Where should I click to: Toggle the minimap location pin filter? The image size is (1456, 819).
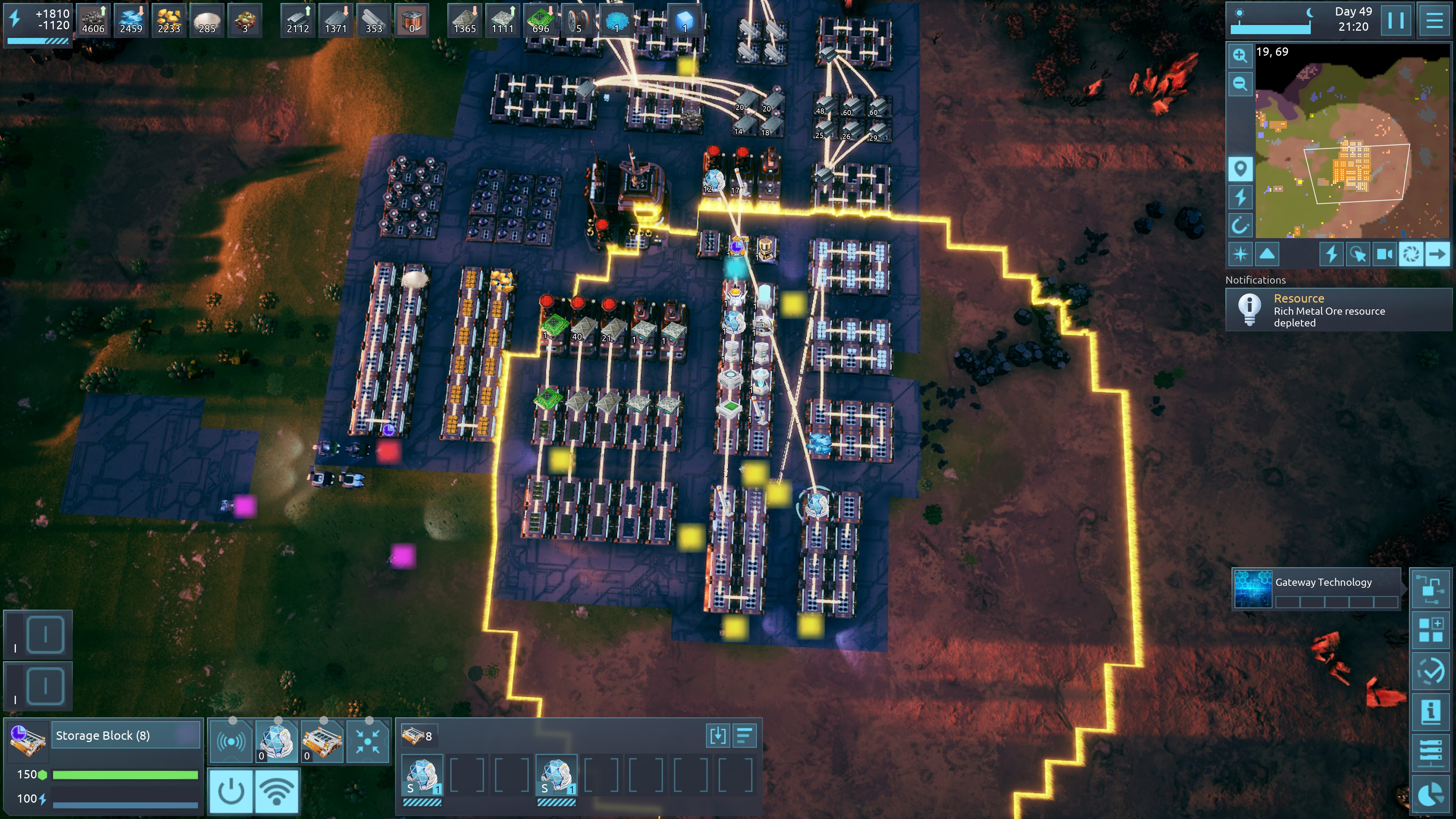click(x=1240, y=168)
